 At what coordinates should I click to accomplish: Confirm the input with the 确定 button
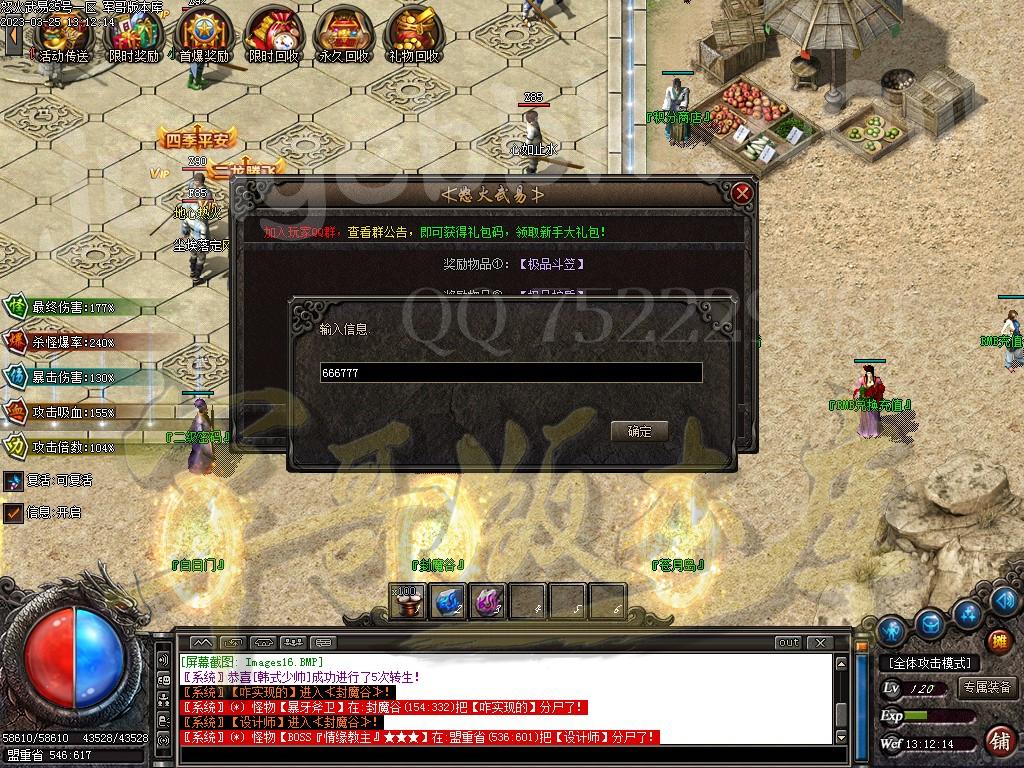[x=639, y=432]
